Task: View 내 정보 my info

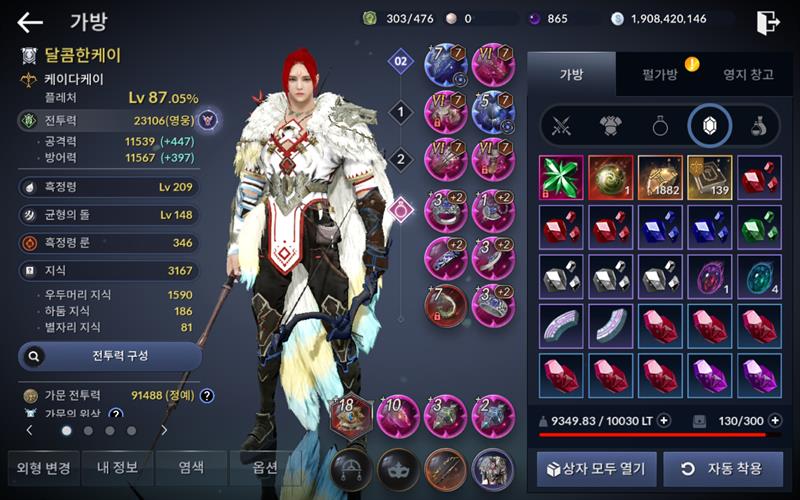Action: [x=117, y=467]
